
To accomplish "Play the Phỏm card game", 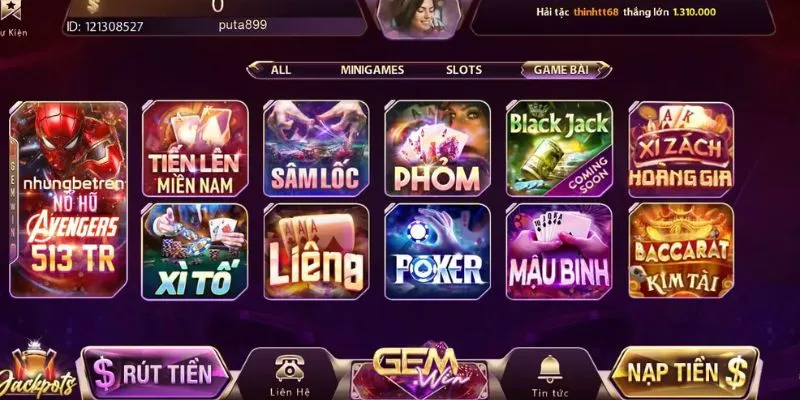I will [437, 149].
